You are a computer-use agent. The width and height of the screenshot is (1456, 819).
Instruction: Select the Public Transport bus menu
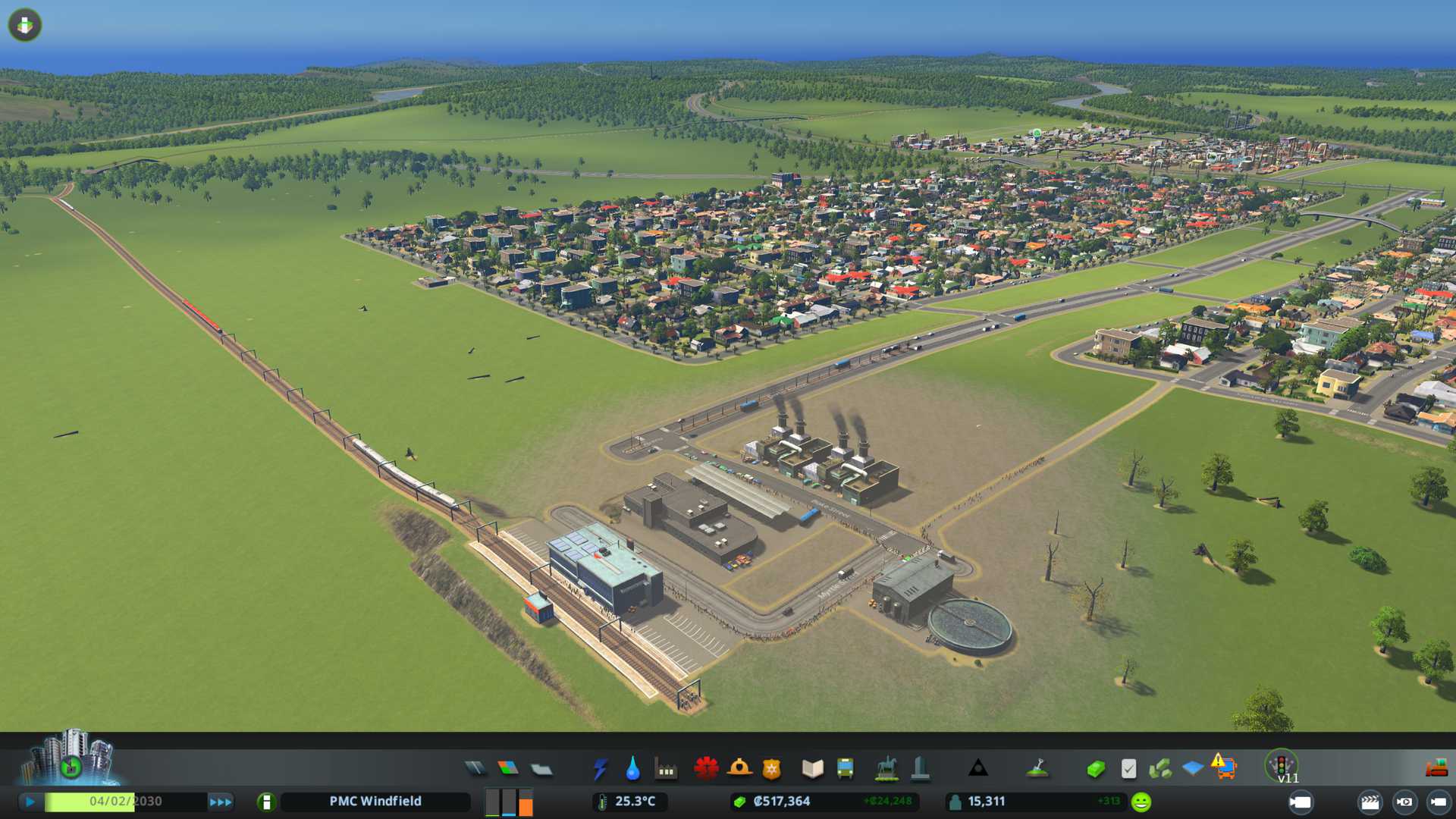pyautogui.click(x=845, y=769)
